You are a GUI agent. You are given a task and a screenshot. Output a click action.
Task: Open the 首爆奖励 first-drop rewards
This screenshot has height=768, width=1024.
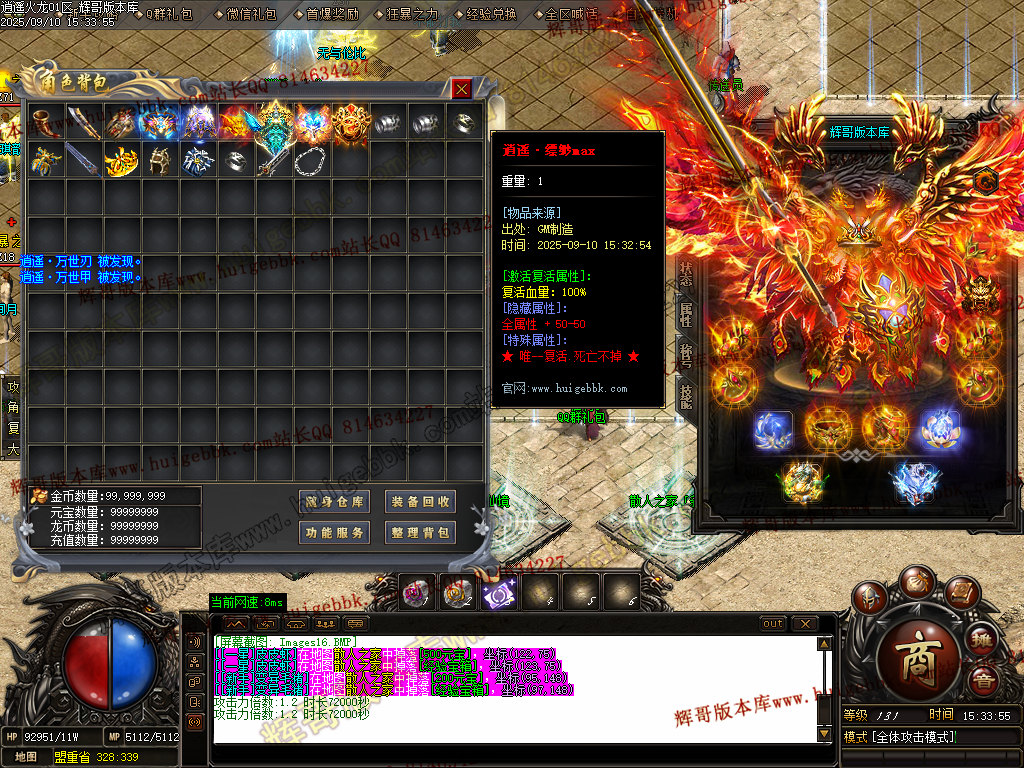coord(332,14)
